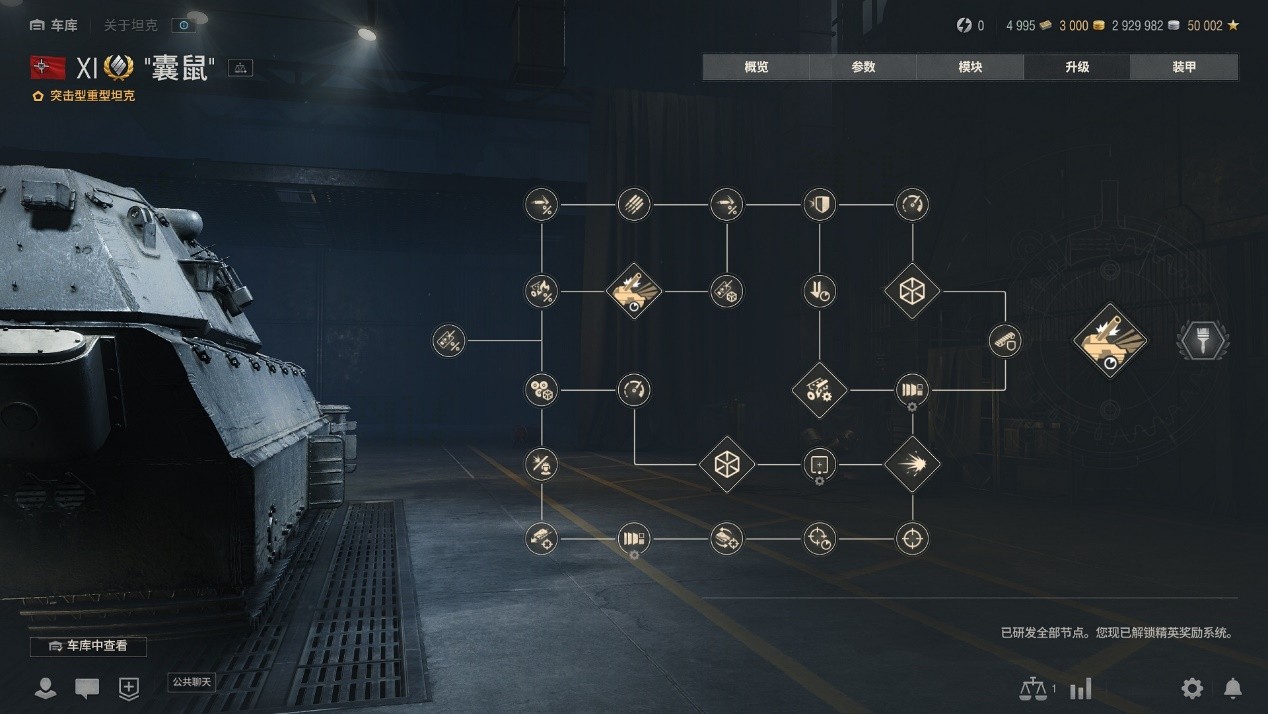The width and height of the screenshot is (1268, 714).
Task: Show the 装甲 armor tab
Action: pos(1184,67)
